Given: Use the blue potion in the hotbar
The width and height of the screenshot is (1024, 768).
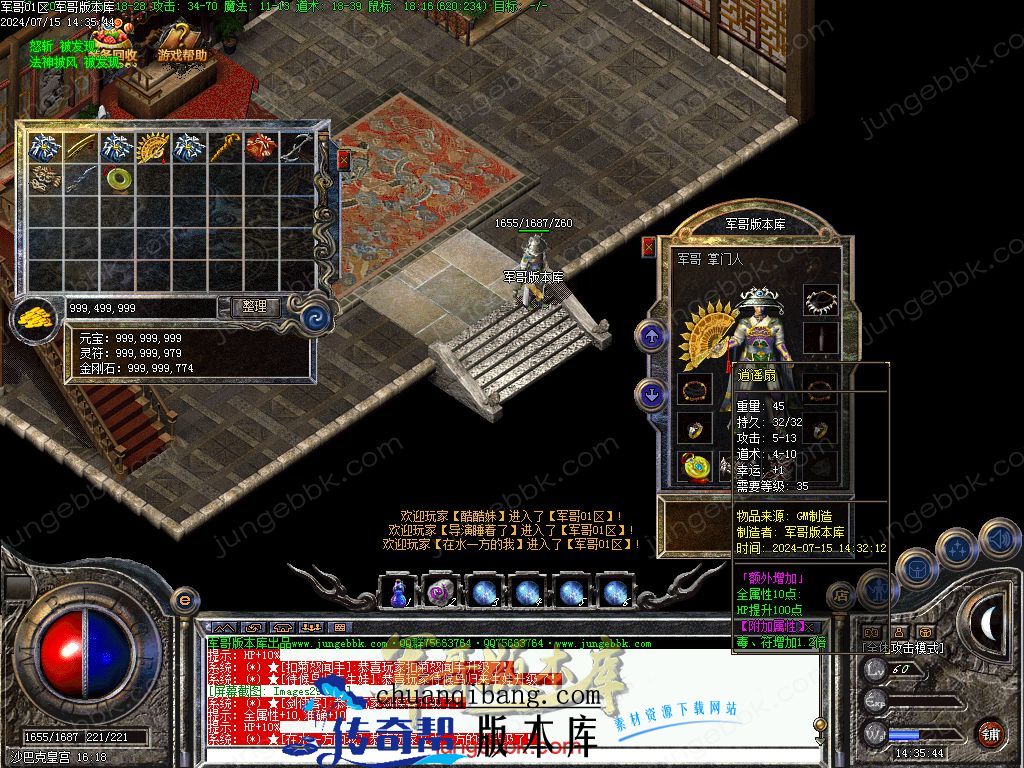Looking at the screenshot, I should (x=399, y=592).
